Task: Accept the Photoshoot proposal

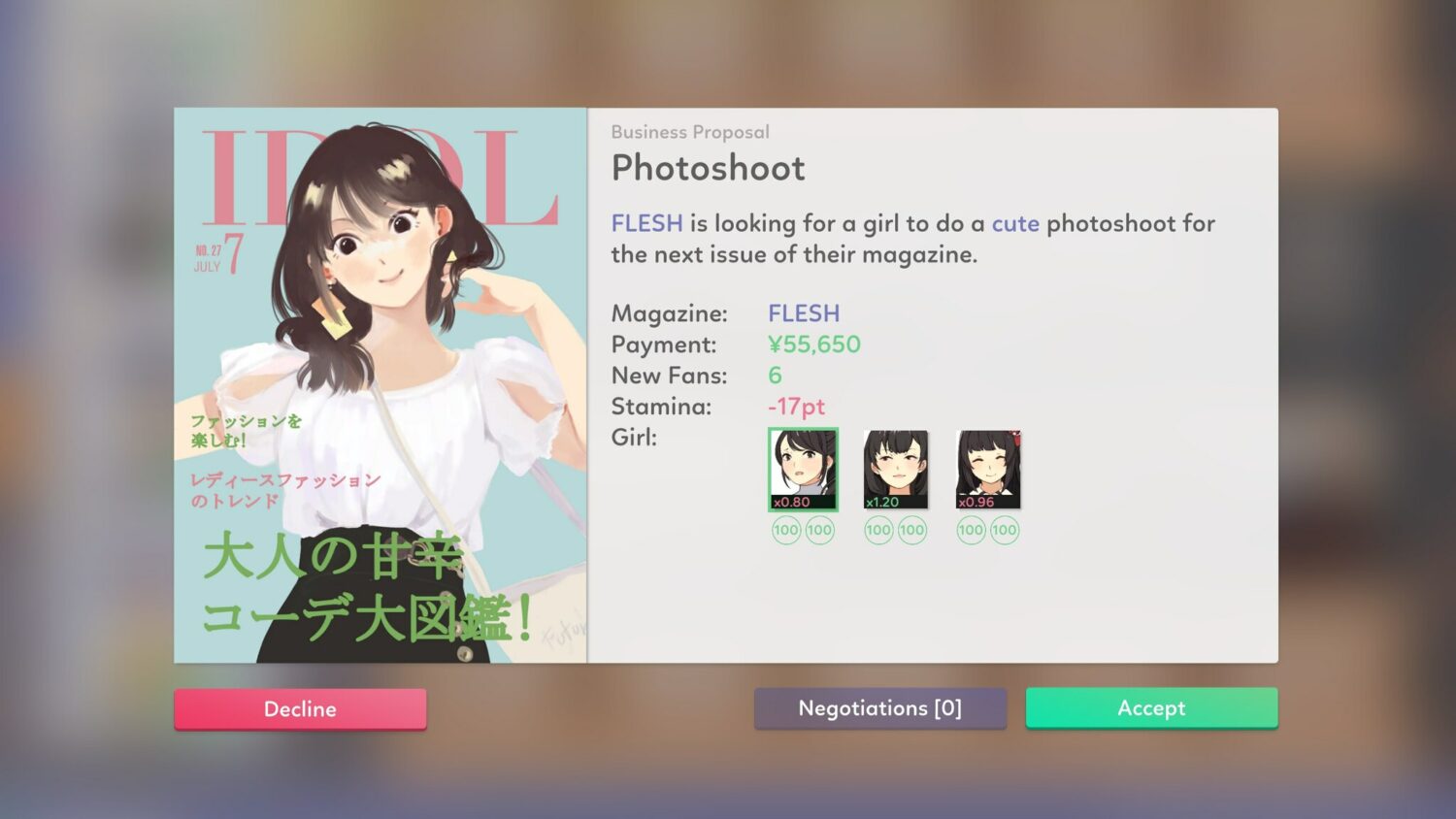Action: (x=1151, y=708)
